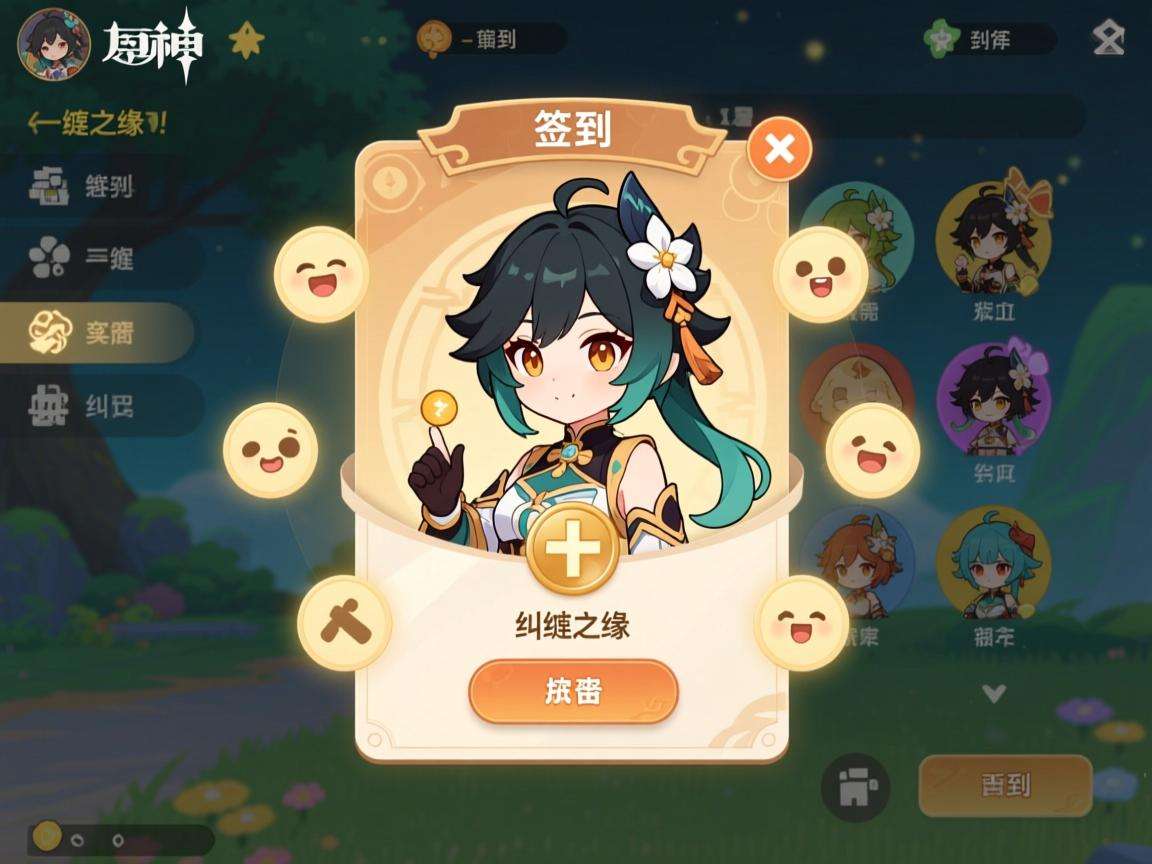1152x864 pixels.
Task: Choose the teal-haired character portrait
Action: click(x=993, y=562)
